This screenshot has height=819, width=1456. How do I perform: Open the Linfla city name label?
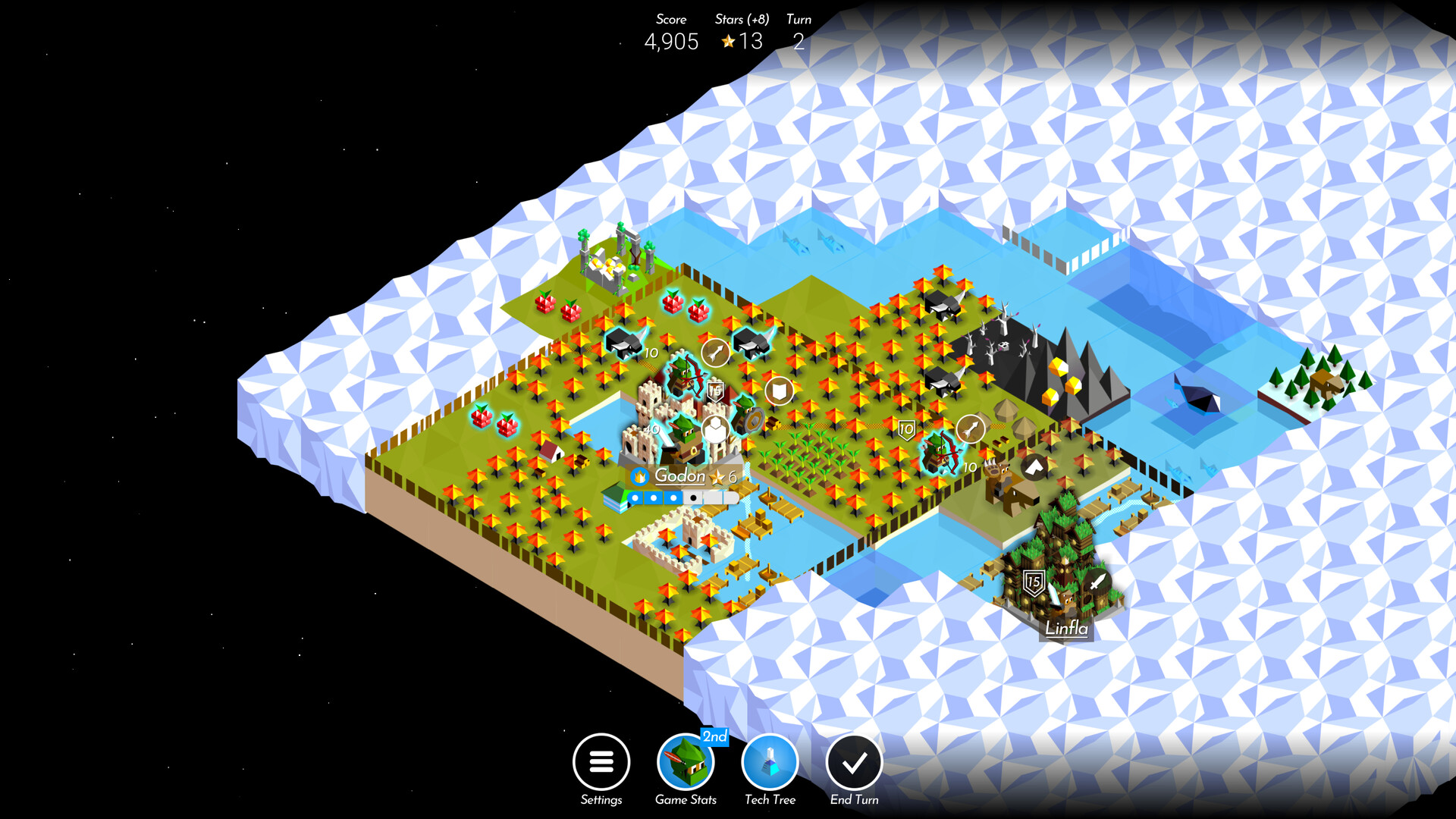pyautogui.click(x=1067, y=629)
